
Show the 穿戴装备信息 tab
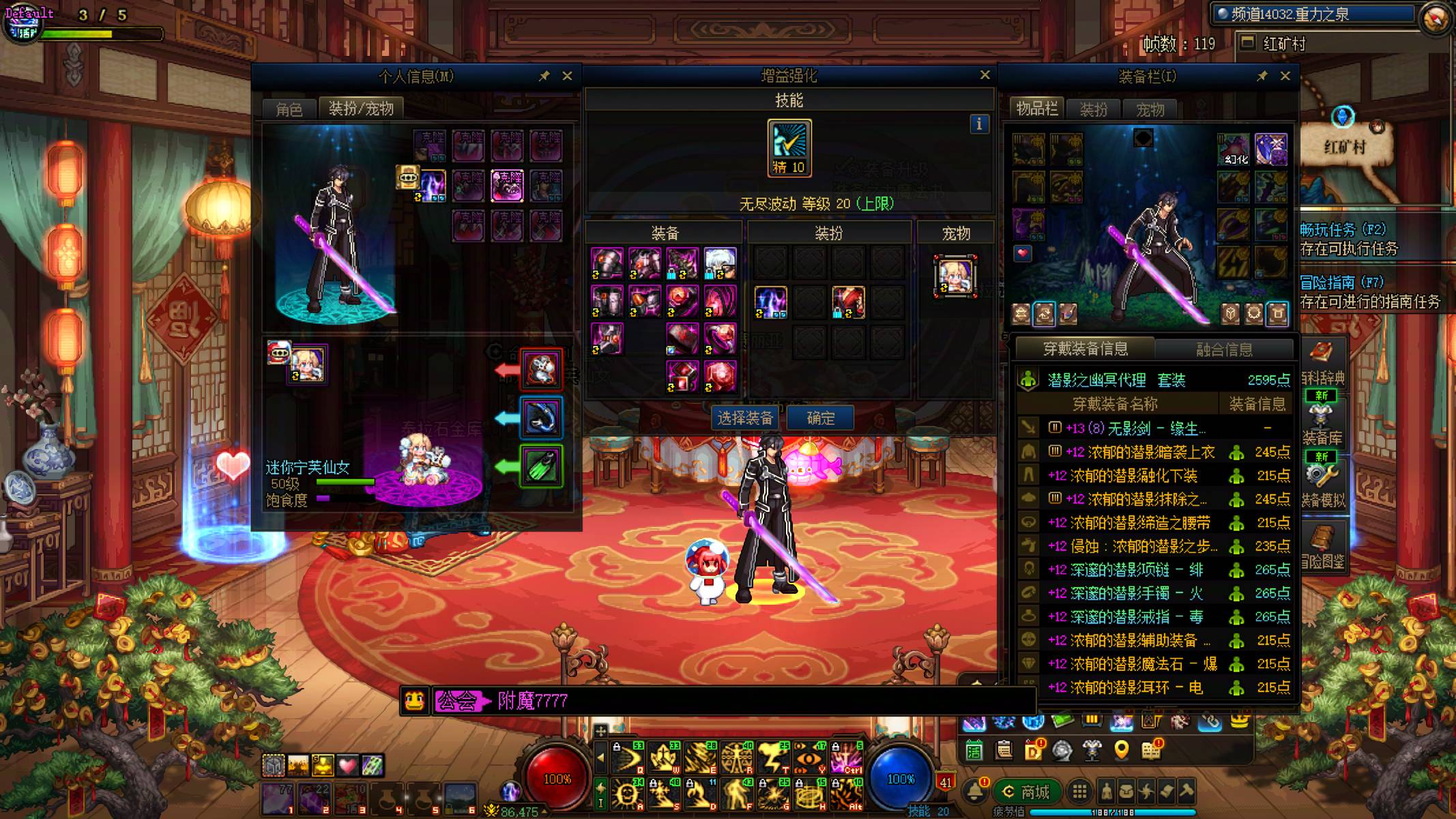click(1085, 349)
